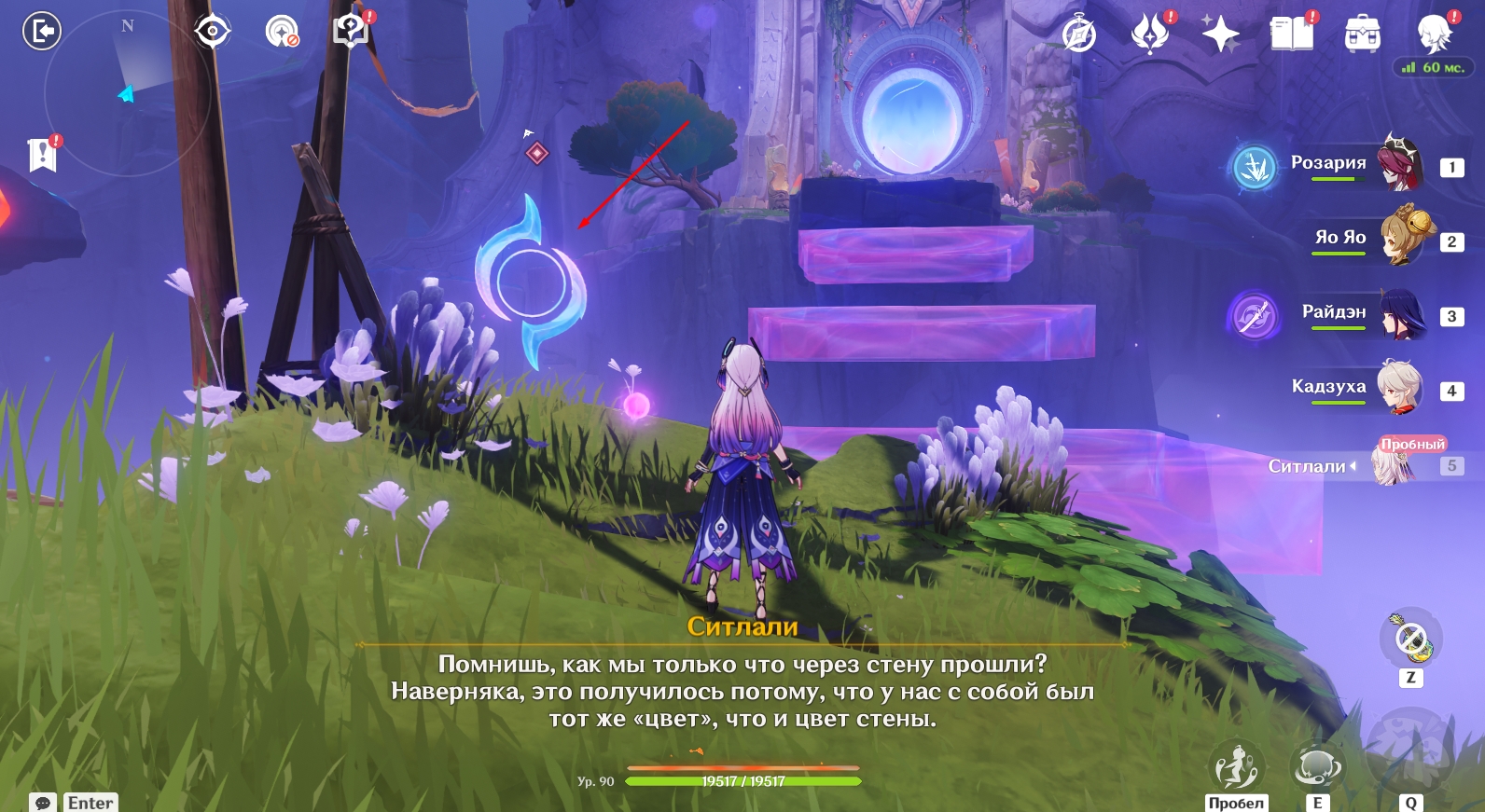Trigger the jump action icon

1236,767
